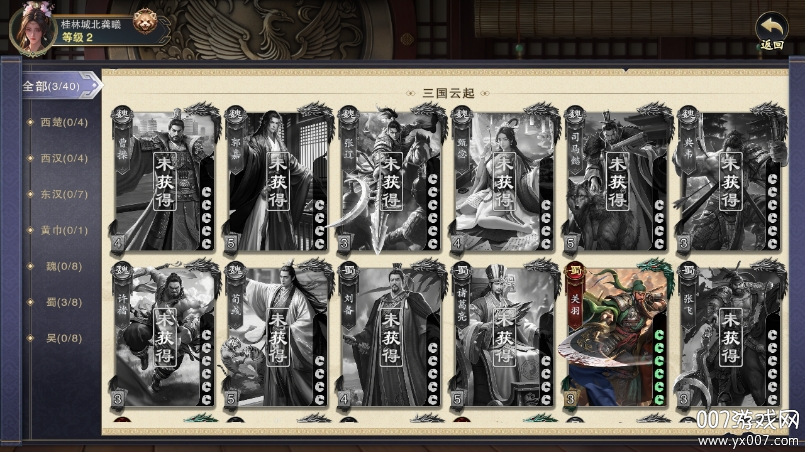Click the 返回 back button
Viewport: 805px width, 452px height.
(770, 31)
